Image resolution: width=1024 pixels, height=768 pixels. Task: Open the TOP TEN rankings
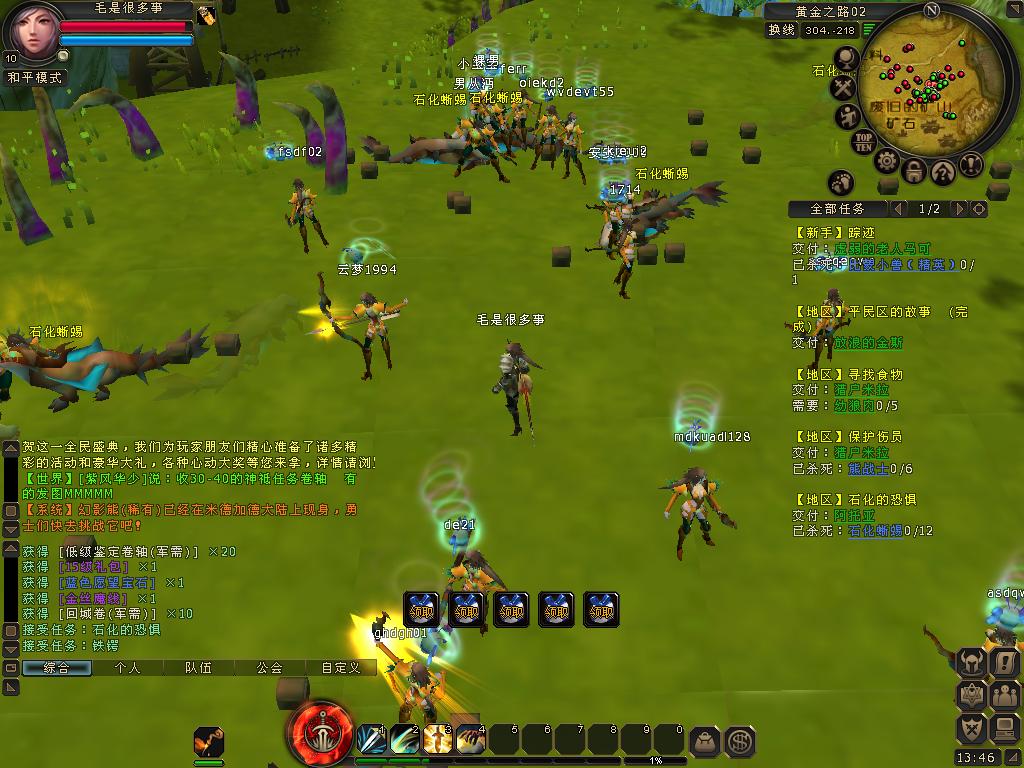[x=864, y=141]
